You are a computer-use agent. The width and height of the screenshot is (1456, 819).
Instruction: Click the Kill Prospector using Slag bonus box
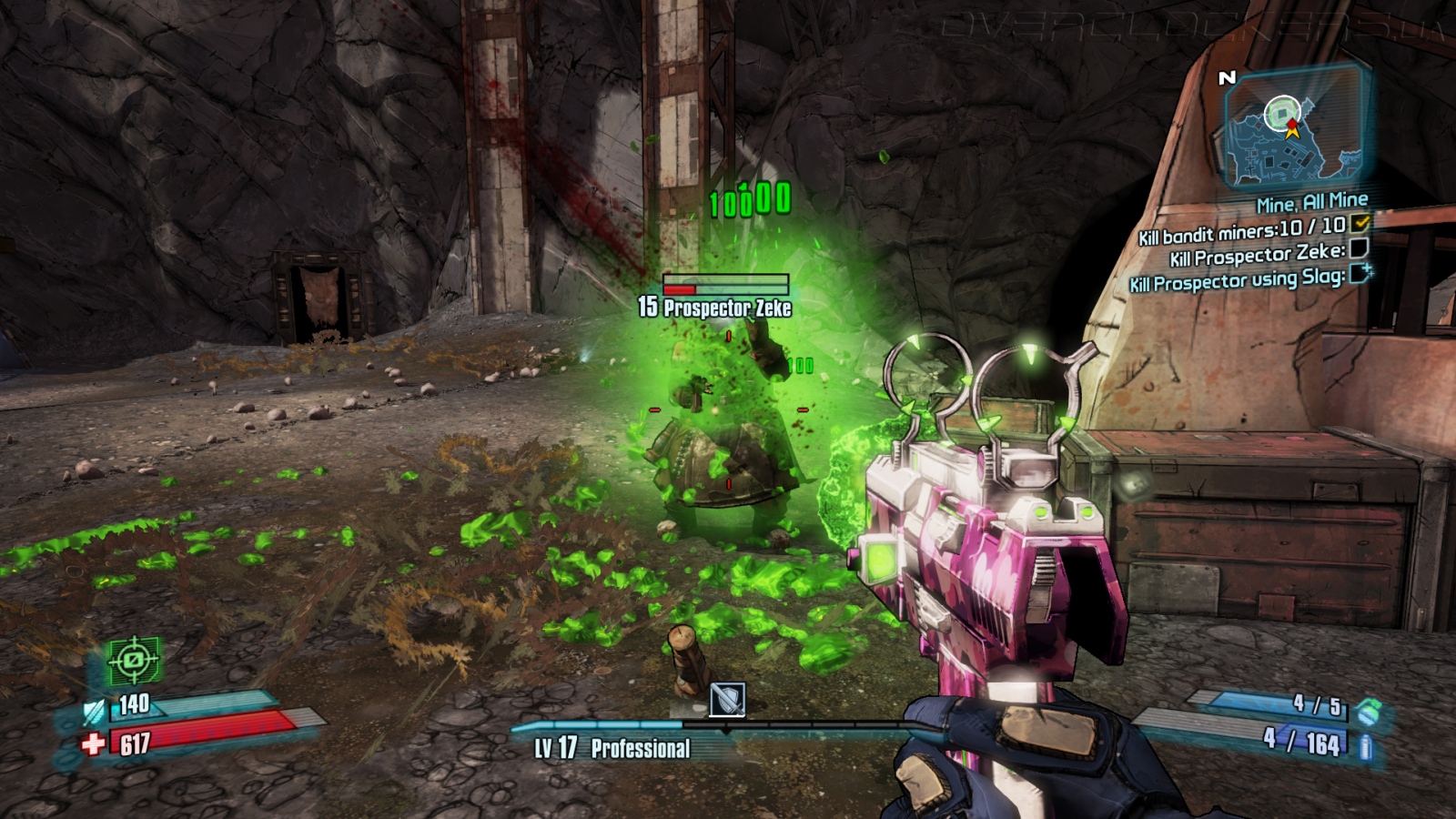[x=1360, y=274]
